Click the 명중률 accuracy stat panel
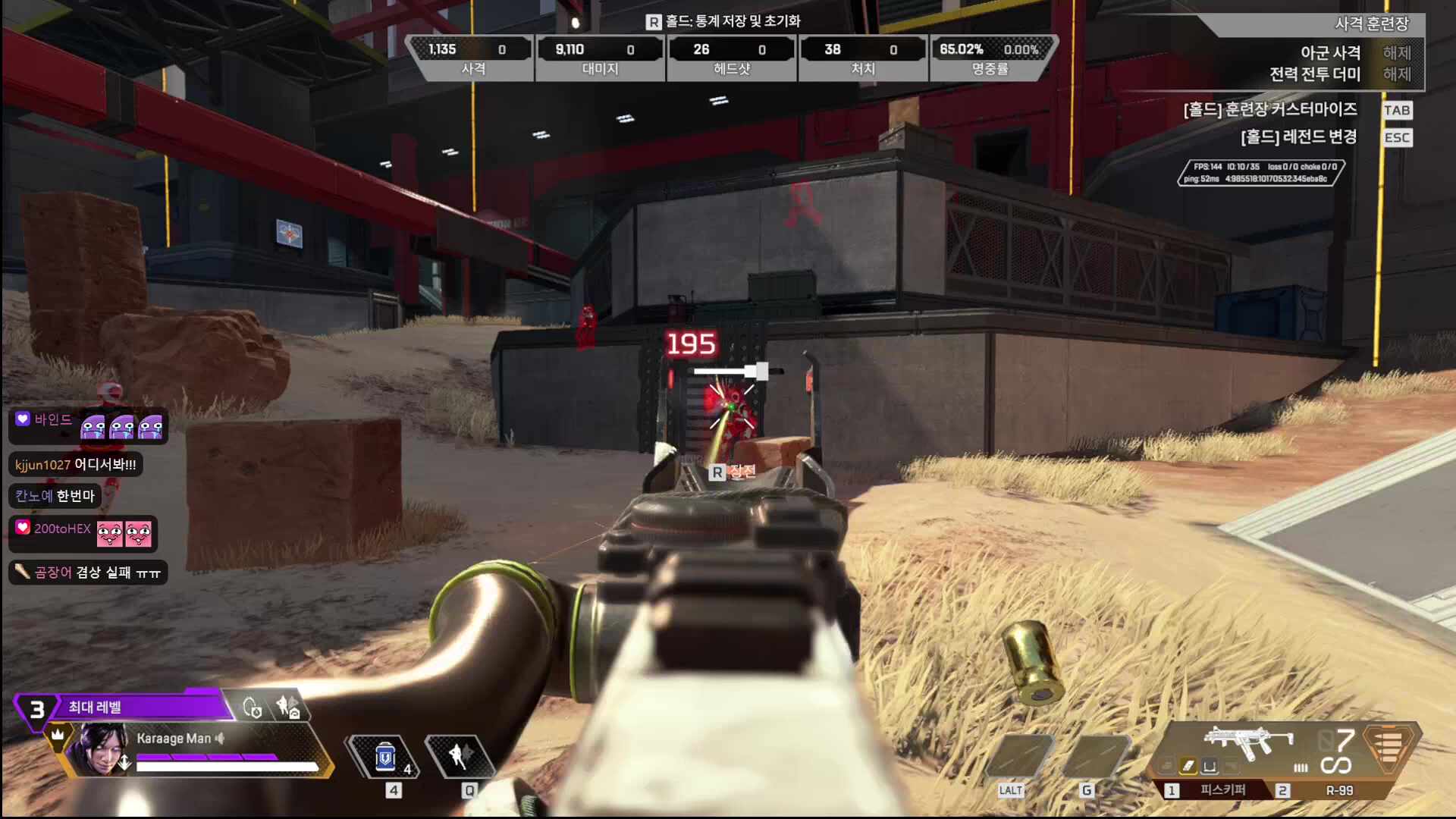 tap(990, 58)
